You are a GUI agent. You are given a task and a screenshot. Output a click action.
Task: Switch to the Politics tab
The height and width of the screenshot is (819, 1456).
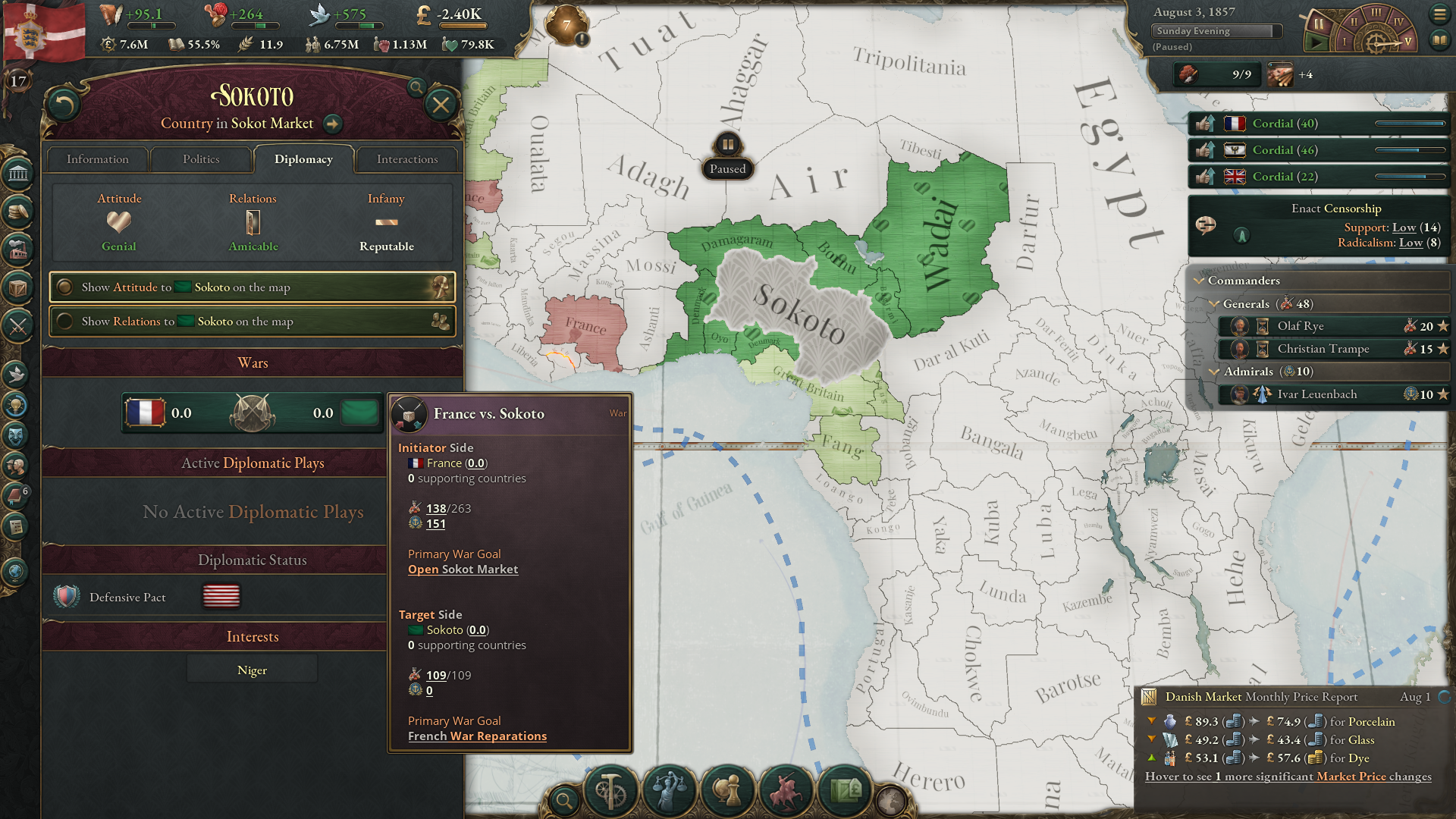pos(201,159)
